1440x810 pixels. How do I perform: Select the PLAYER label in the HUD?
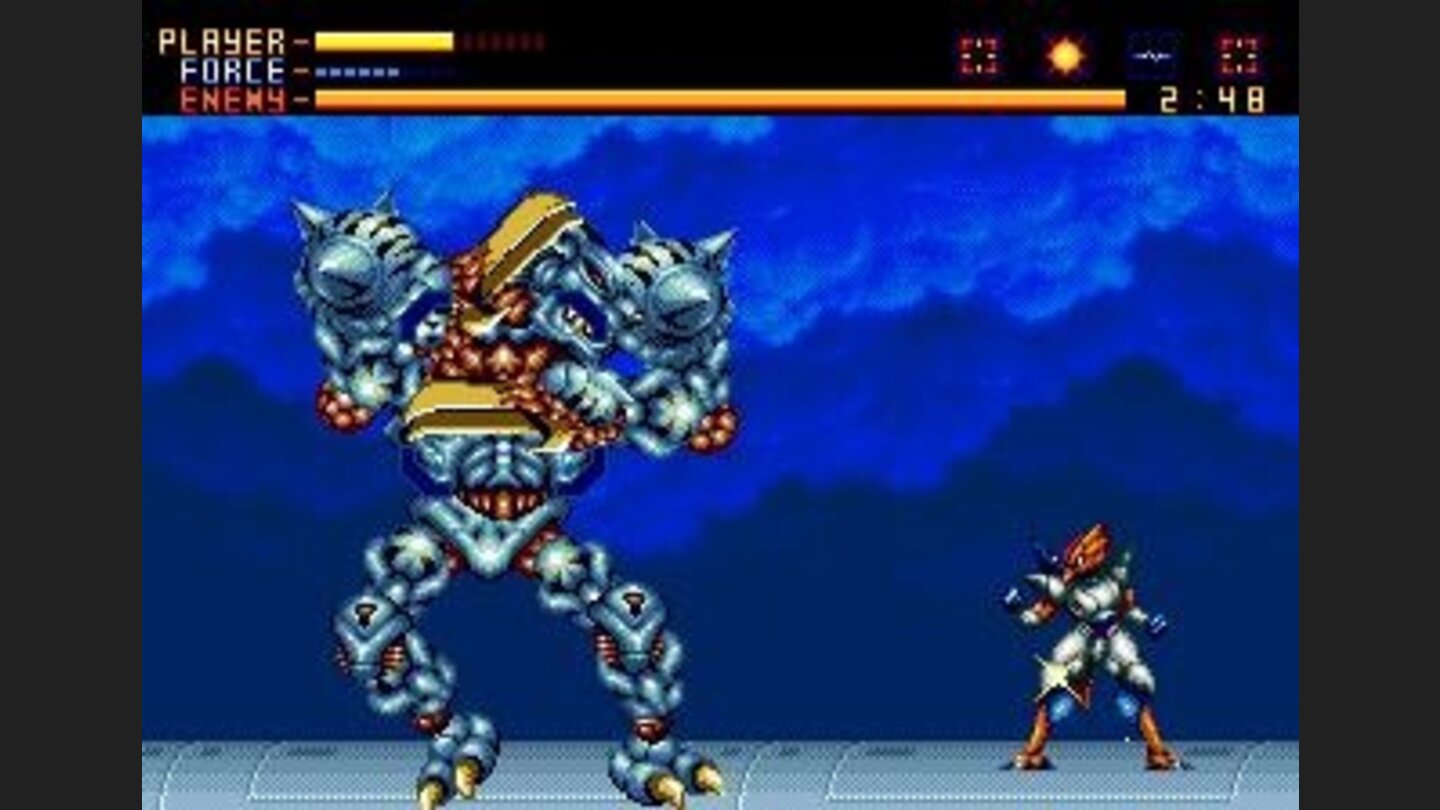(220, 38)
